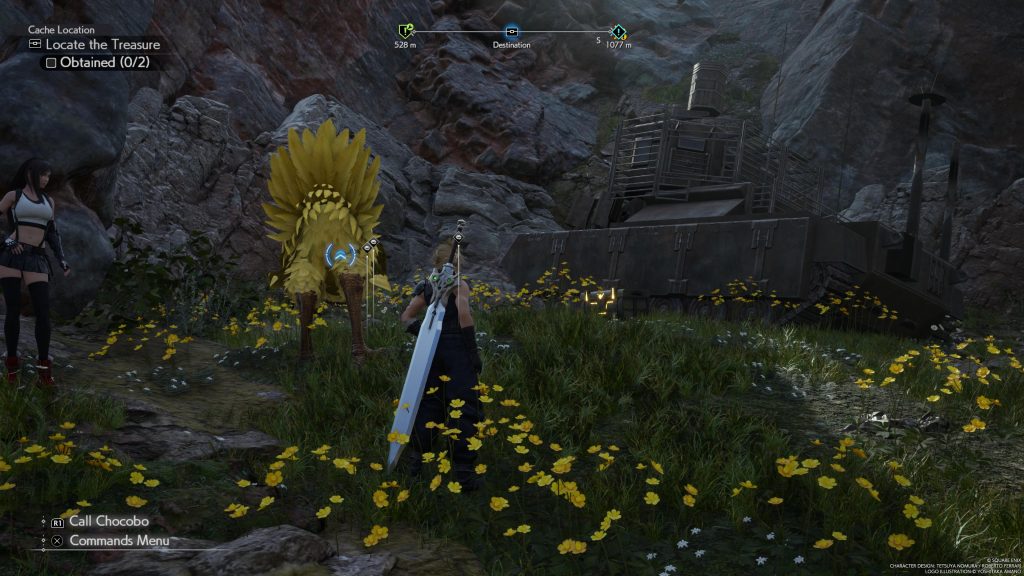
Task: Click the green compass marker at 528 m
Action: (x=405, y=32)
